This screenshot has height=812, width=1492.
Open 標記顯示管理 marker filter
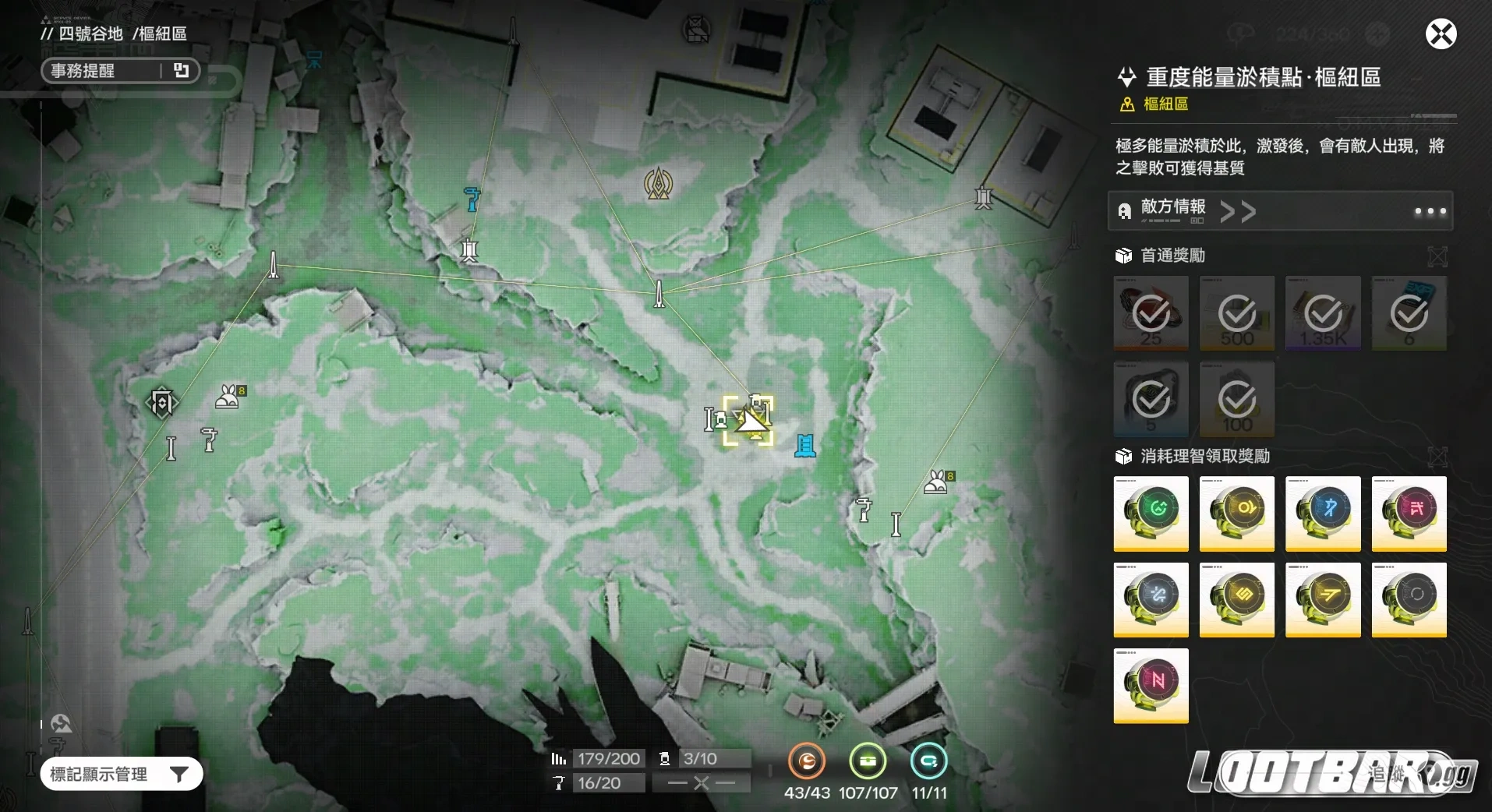click(x=121, y=774)
